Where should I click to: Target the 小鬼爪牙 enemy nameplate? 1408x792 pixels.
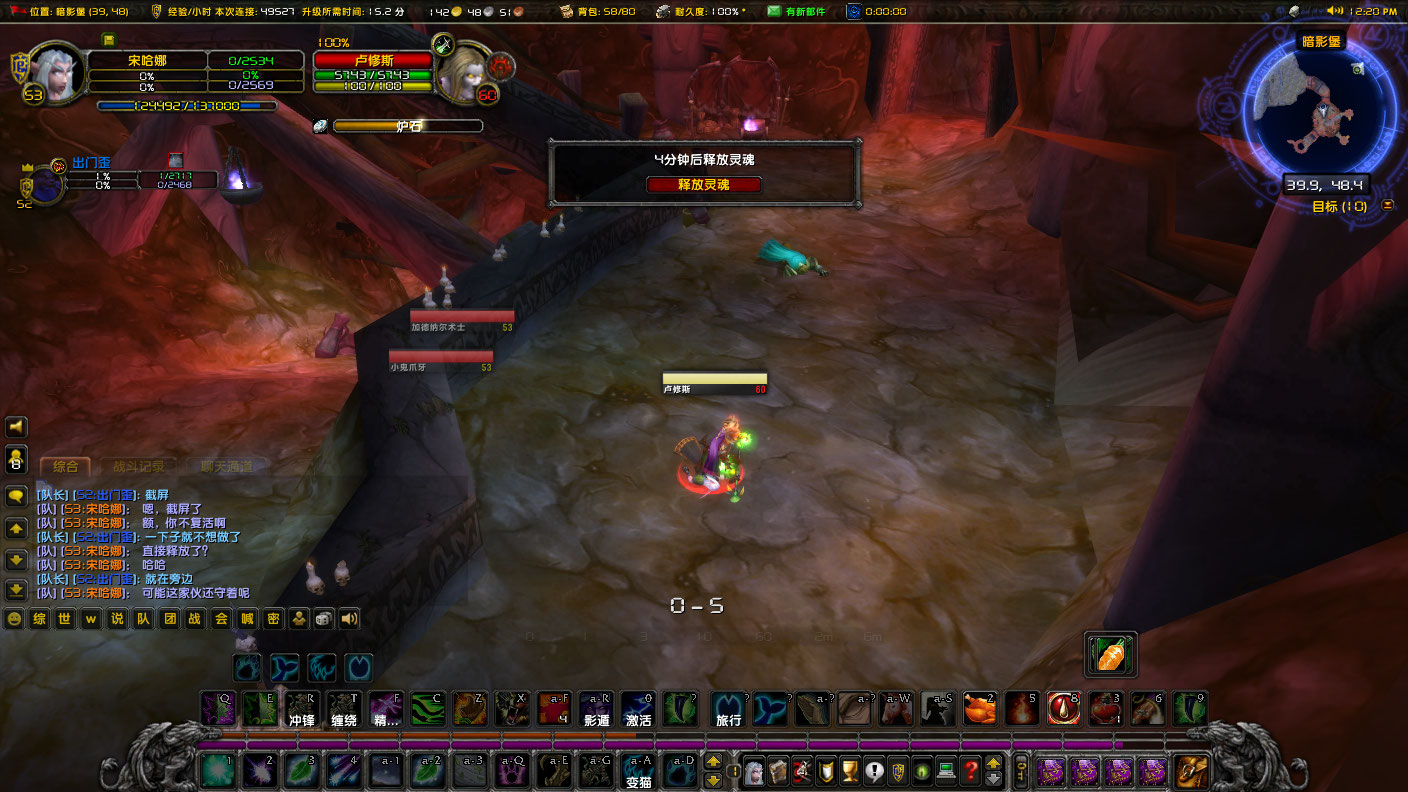(440, 356)
